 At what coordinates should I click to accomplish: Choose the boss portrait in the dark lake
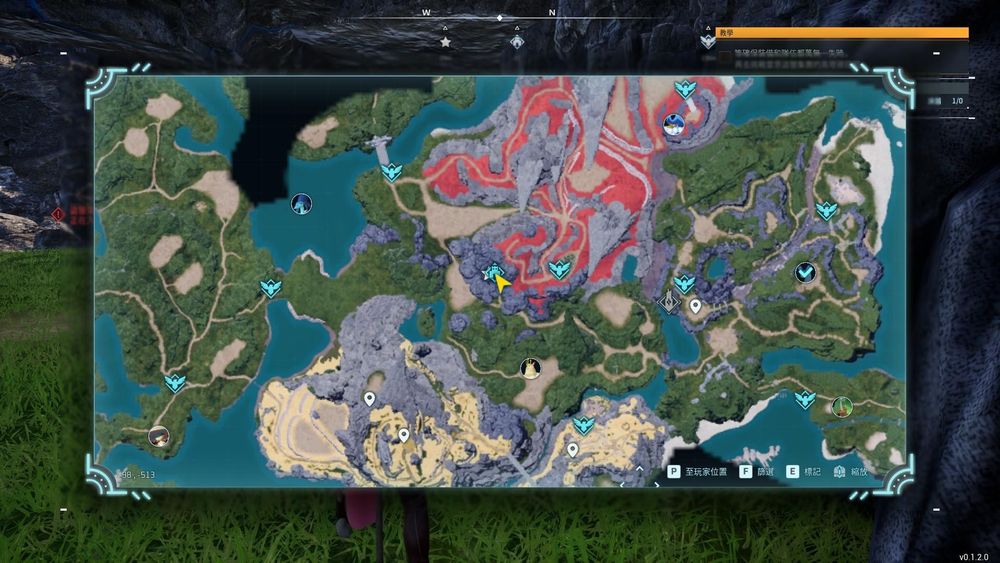click(x=301, y=204)
